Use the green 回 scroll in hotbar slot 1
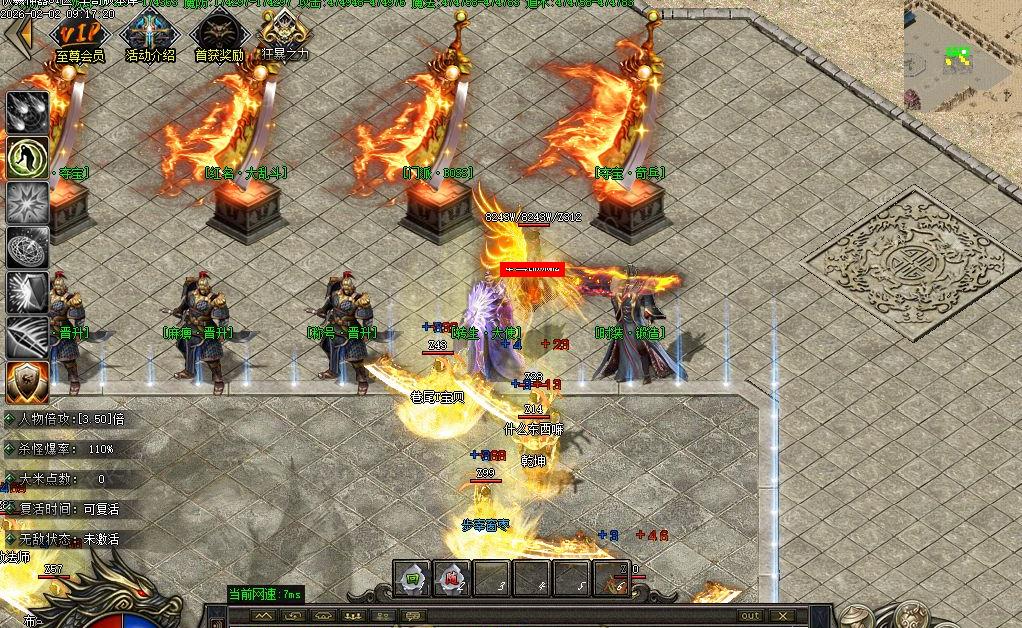The height and width of the screenshot is (628, 1022). [412, 578]
